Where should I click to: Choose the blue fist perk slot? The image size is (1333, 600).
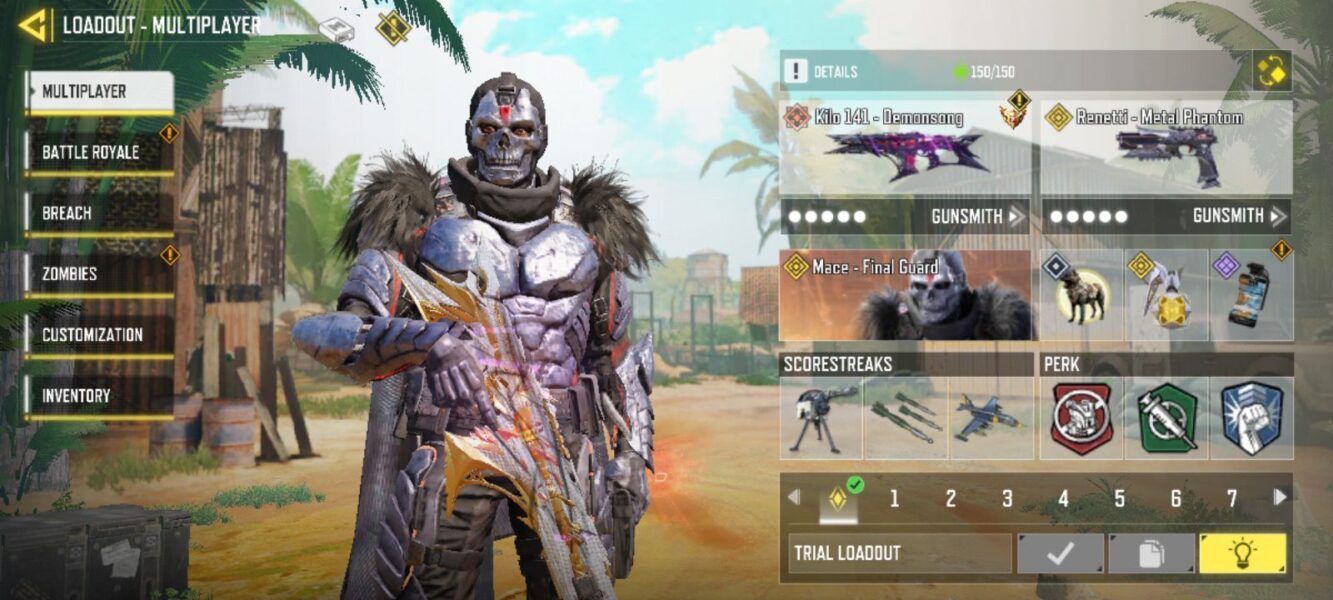pos(1251,418)
